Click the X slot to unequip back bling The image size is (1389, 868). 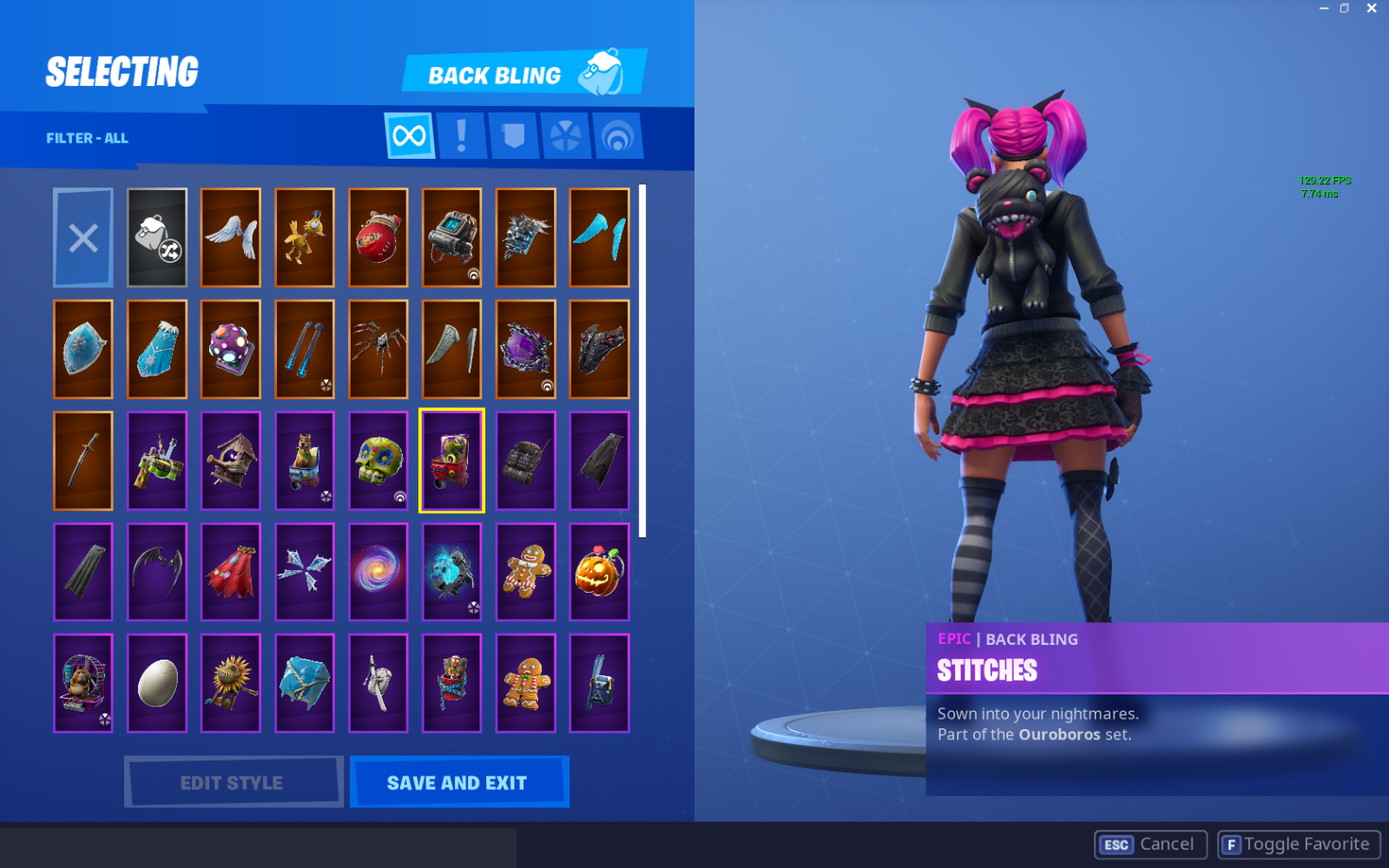(82, 238)
